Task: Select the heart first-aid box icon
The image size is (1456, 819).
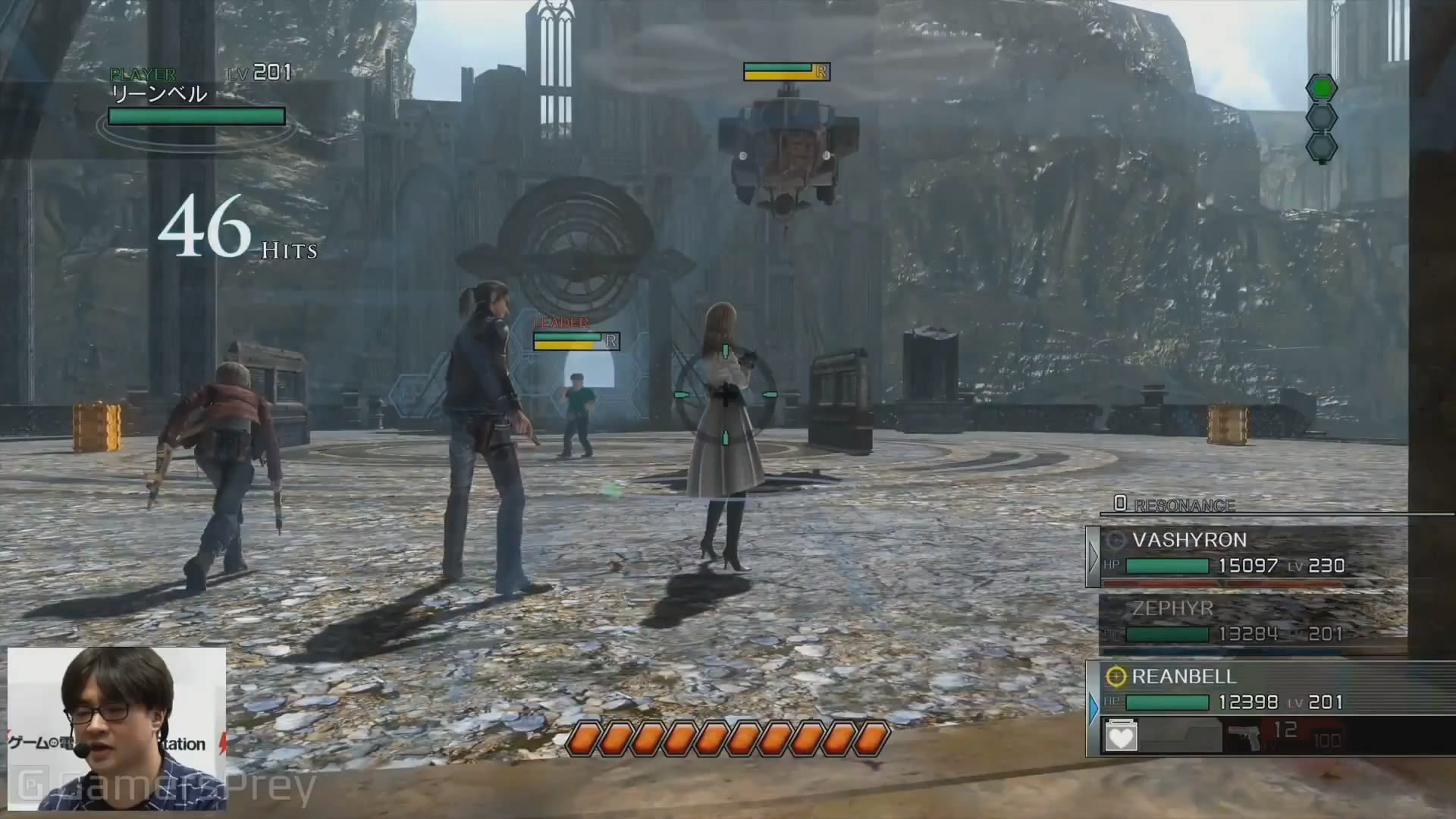Action: coord(1120,736)
